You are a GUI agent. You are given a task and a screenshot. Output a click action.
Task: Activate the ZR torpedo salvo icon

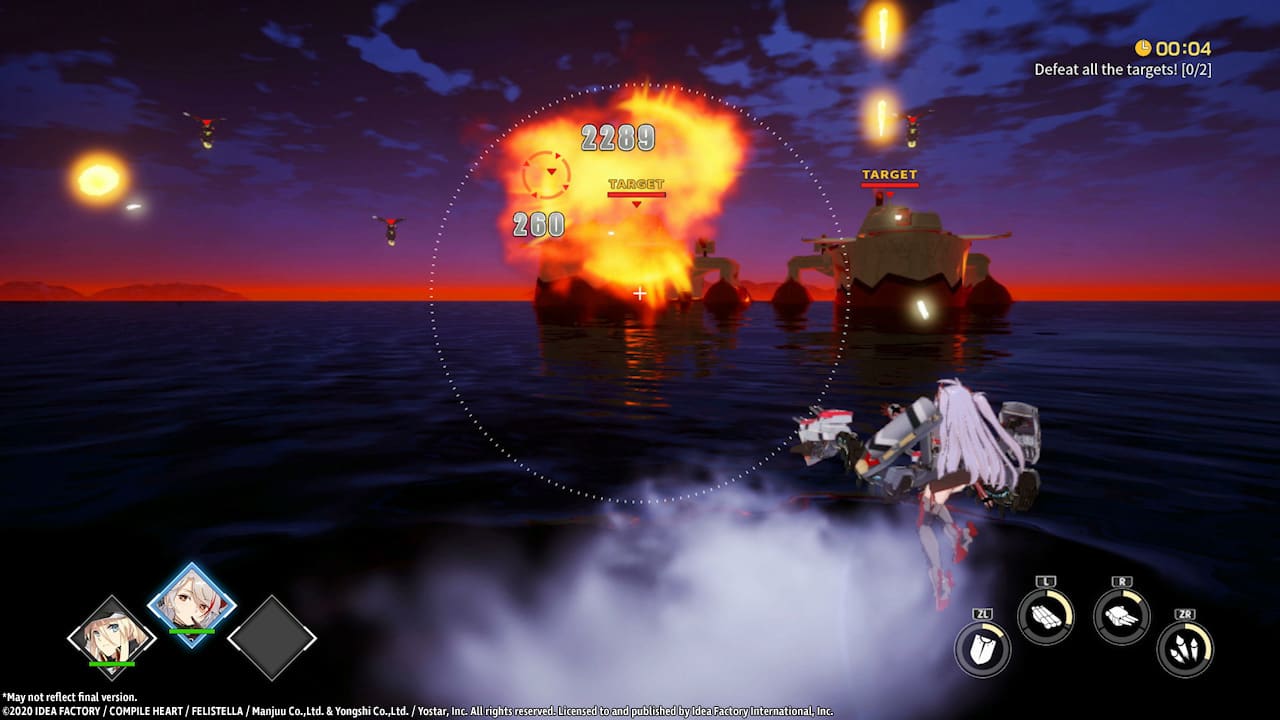[x=1184, y=646]
